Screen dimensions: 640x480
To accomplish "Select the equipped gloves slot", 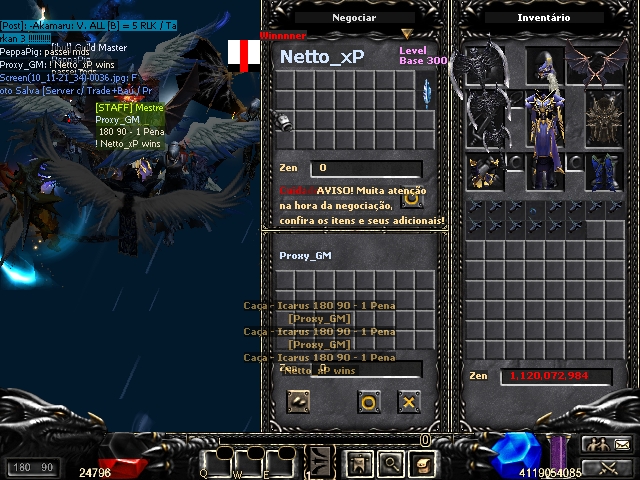I will [486, 173].
